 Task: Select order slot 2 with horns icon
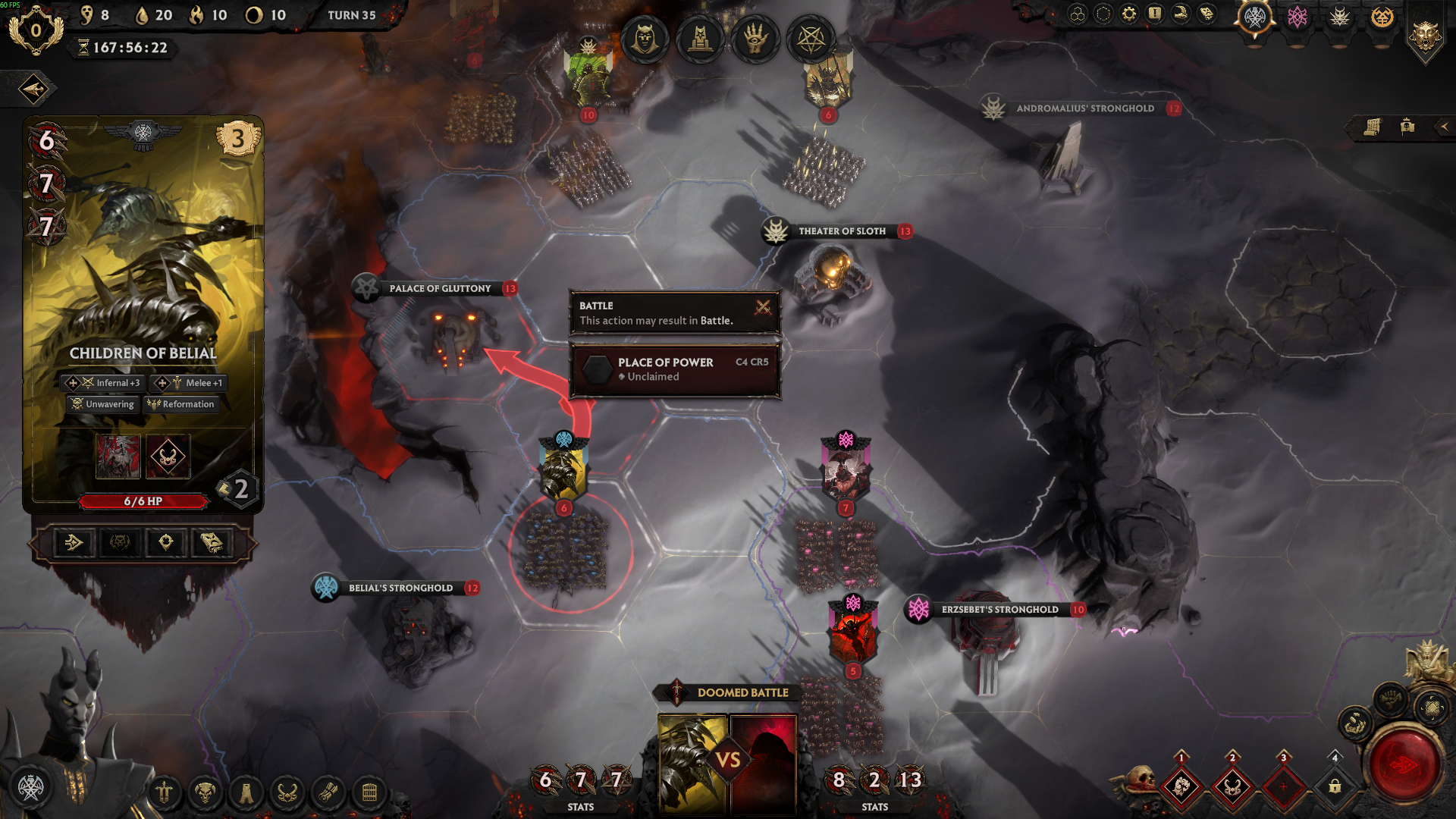[x=1232, y=786]
